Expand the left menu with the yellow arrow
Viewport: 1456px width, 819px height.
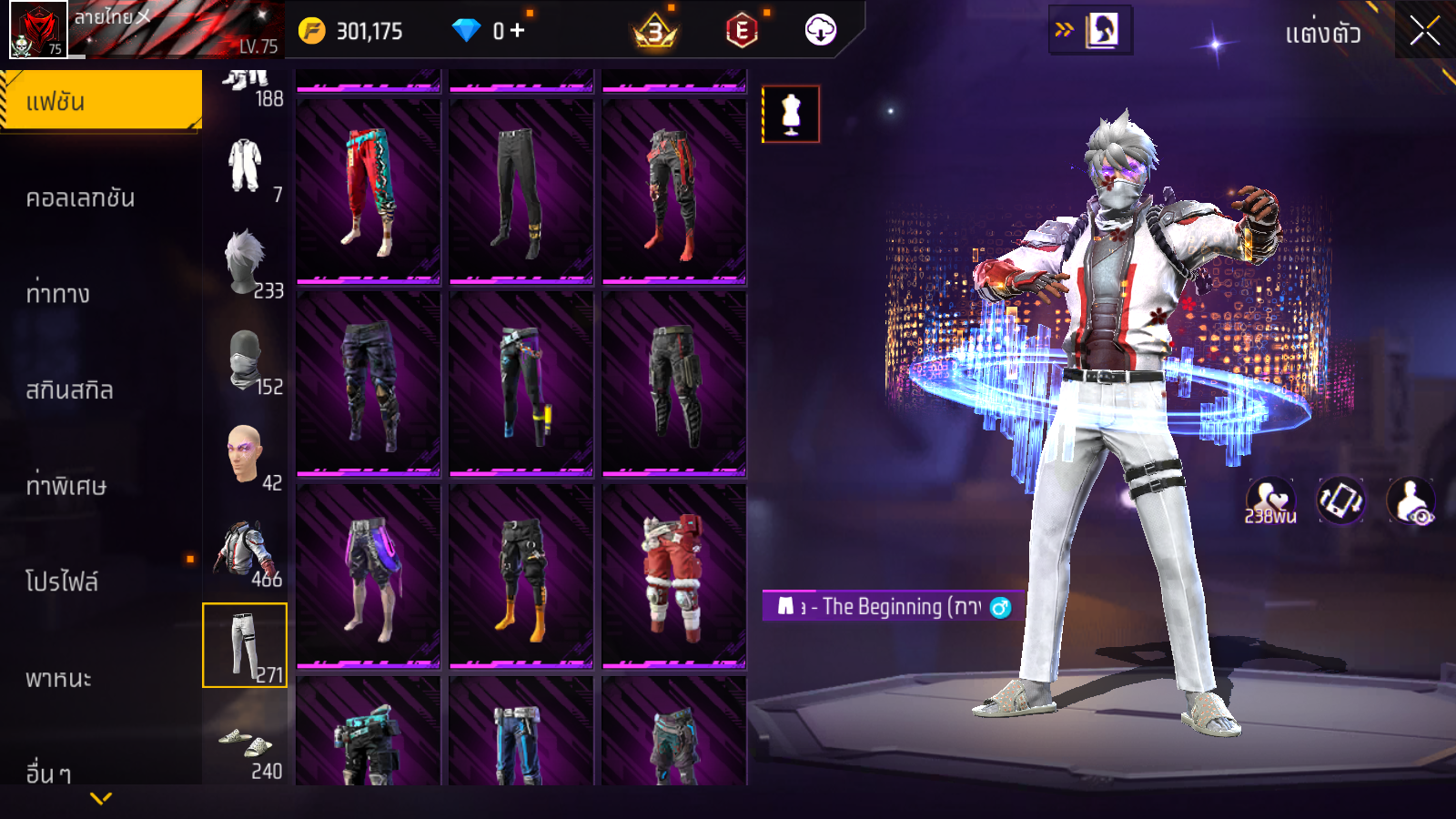tap(101, 798)
